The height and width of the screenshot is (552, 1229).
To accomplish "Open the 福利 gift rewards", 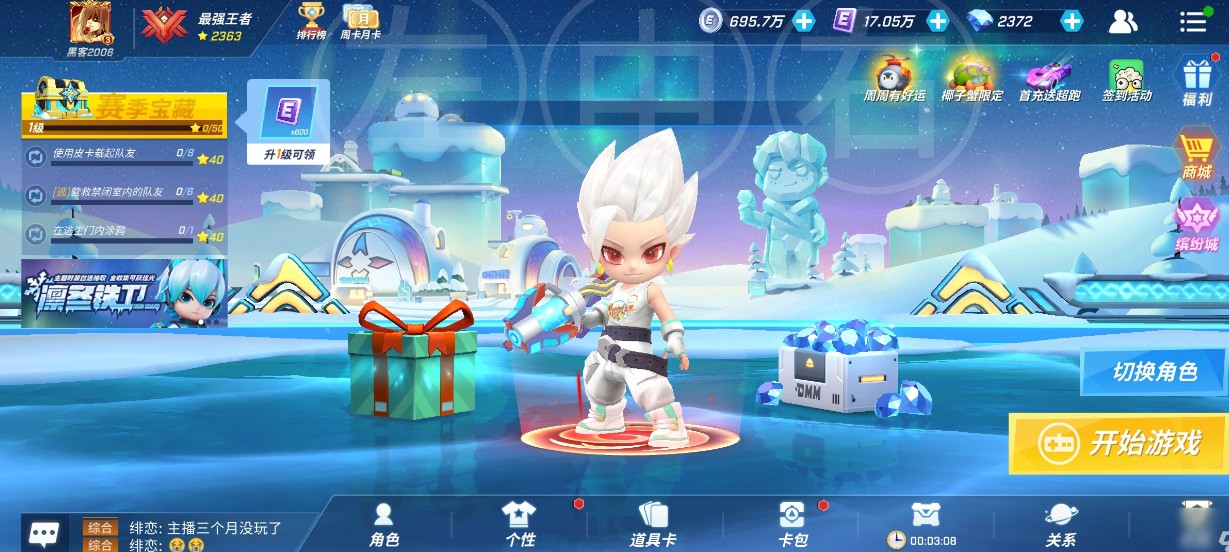I will click(1197, 80).
